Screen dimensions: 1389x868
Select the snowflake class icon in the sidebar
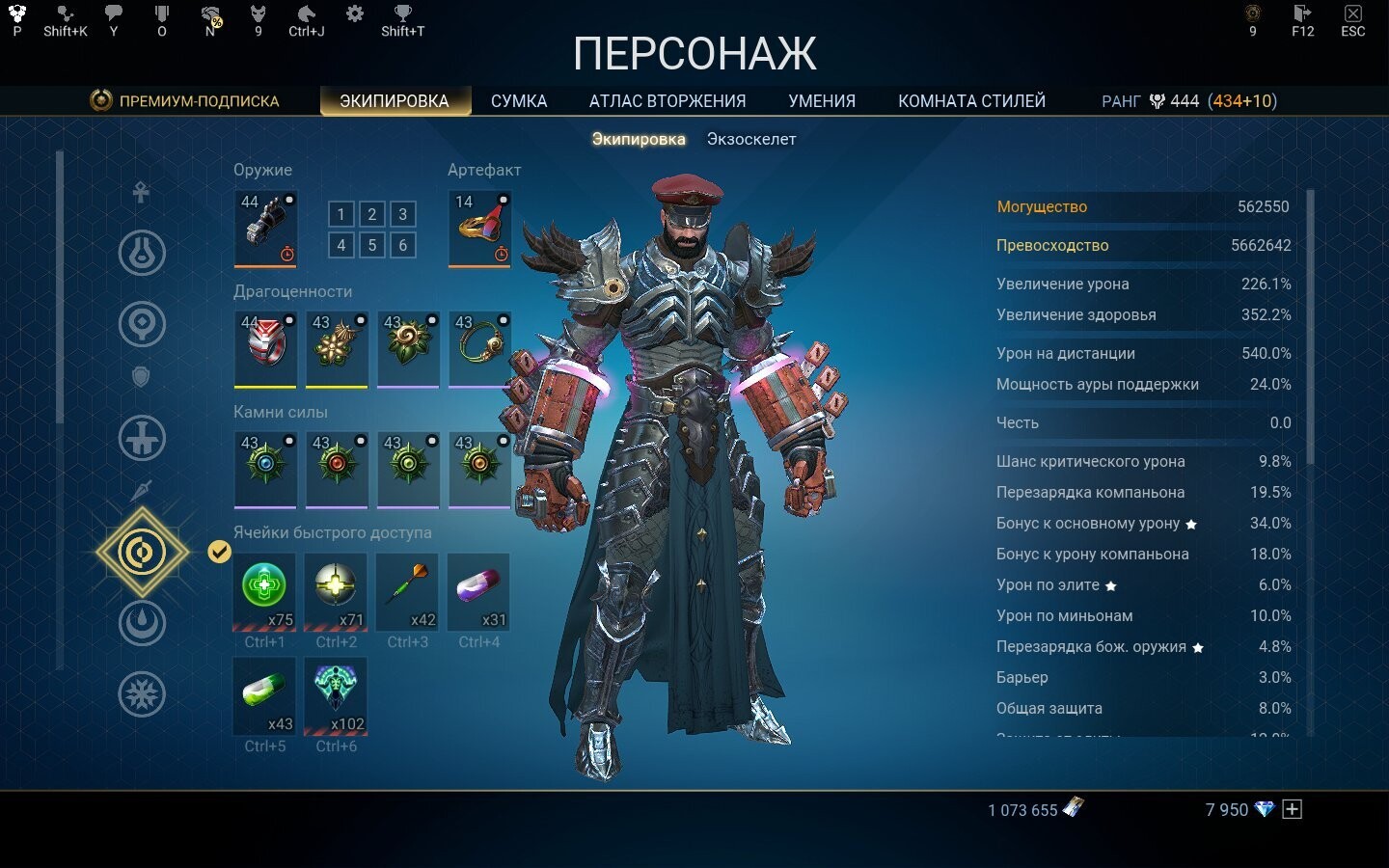[142, 693]
